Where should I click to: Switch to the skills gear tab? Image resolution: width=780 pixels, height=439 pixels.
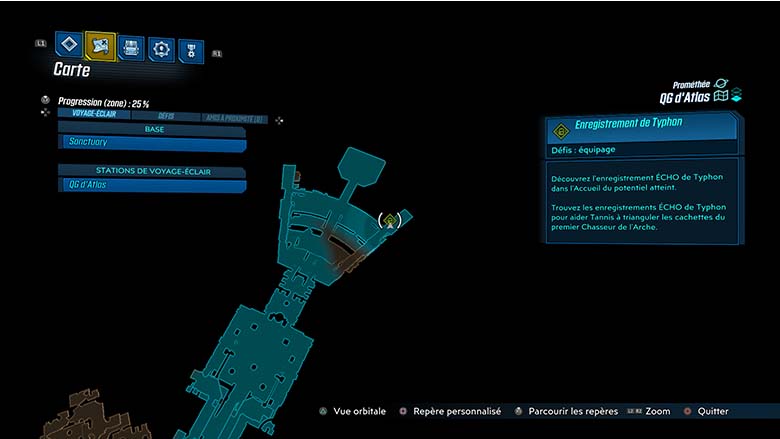[161, 48]
